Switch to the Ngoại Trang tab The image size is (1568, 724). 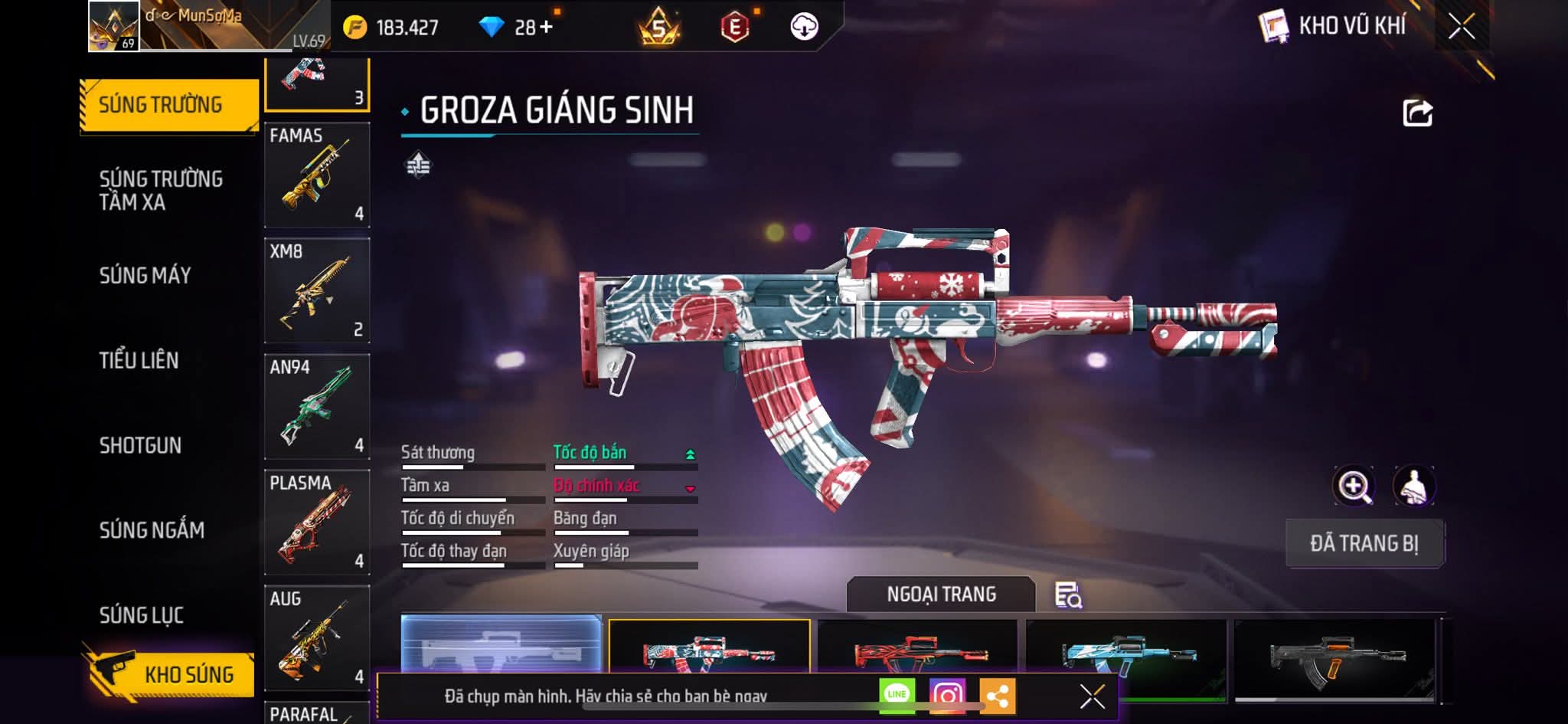(x=941, y=595)
